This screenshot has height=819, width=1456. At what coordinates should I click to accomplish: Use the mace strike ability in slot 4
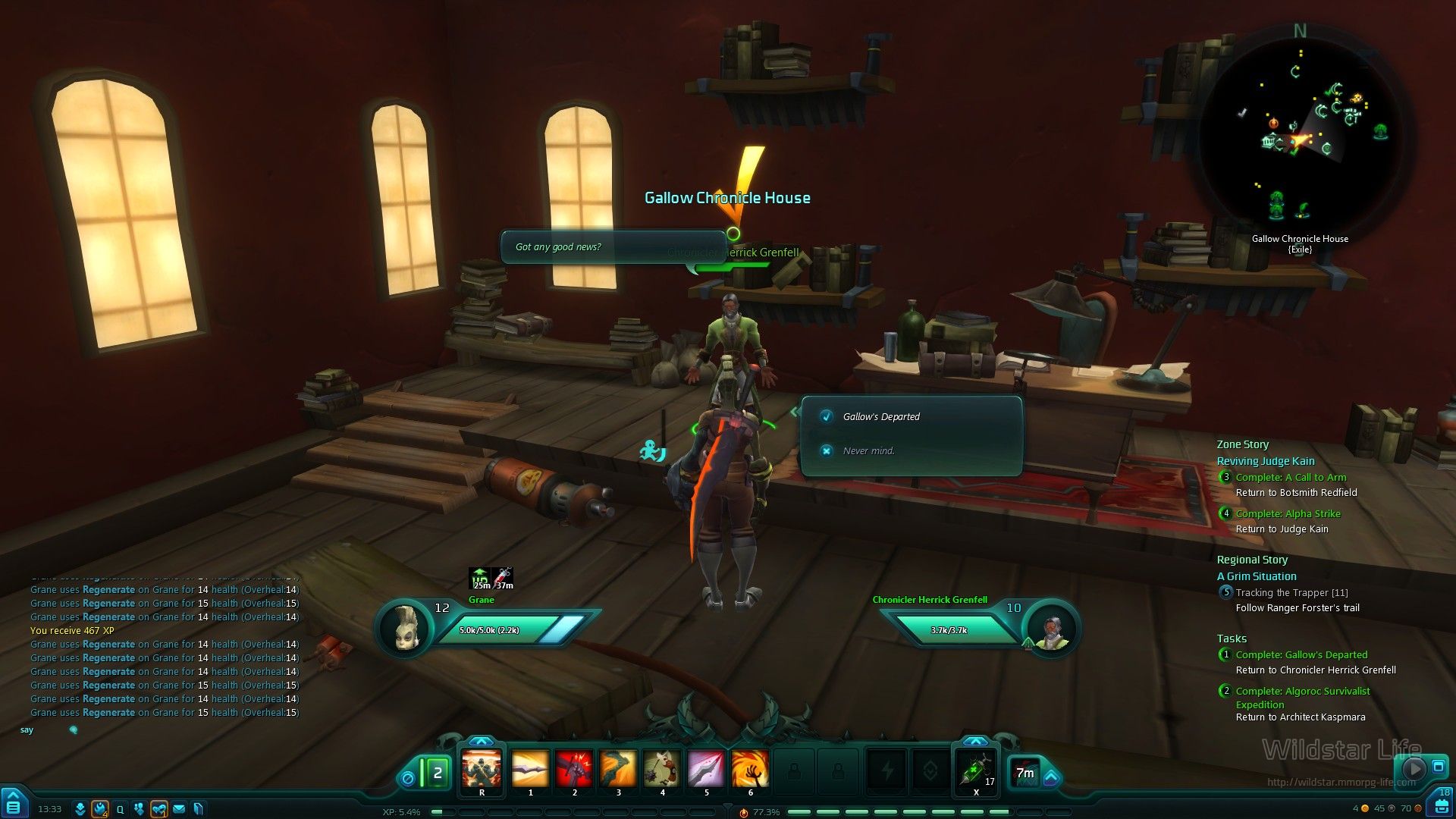click(x=662, y=769)
